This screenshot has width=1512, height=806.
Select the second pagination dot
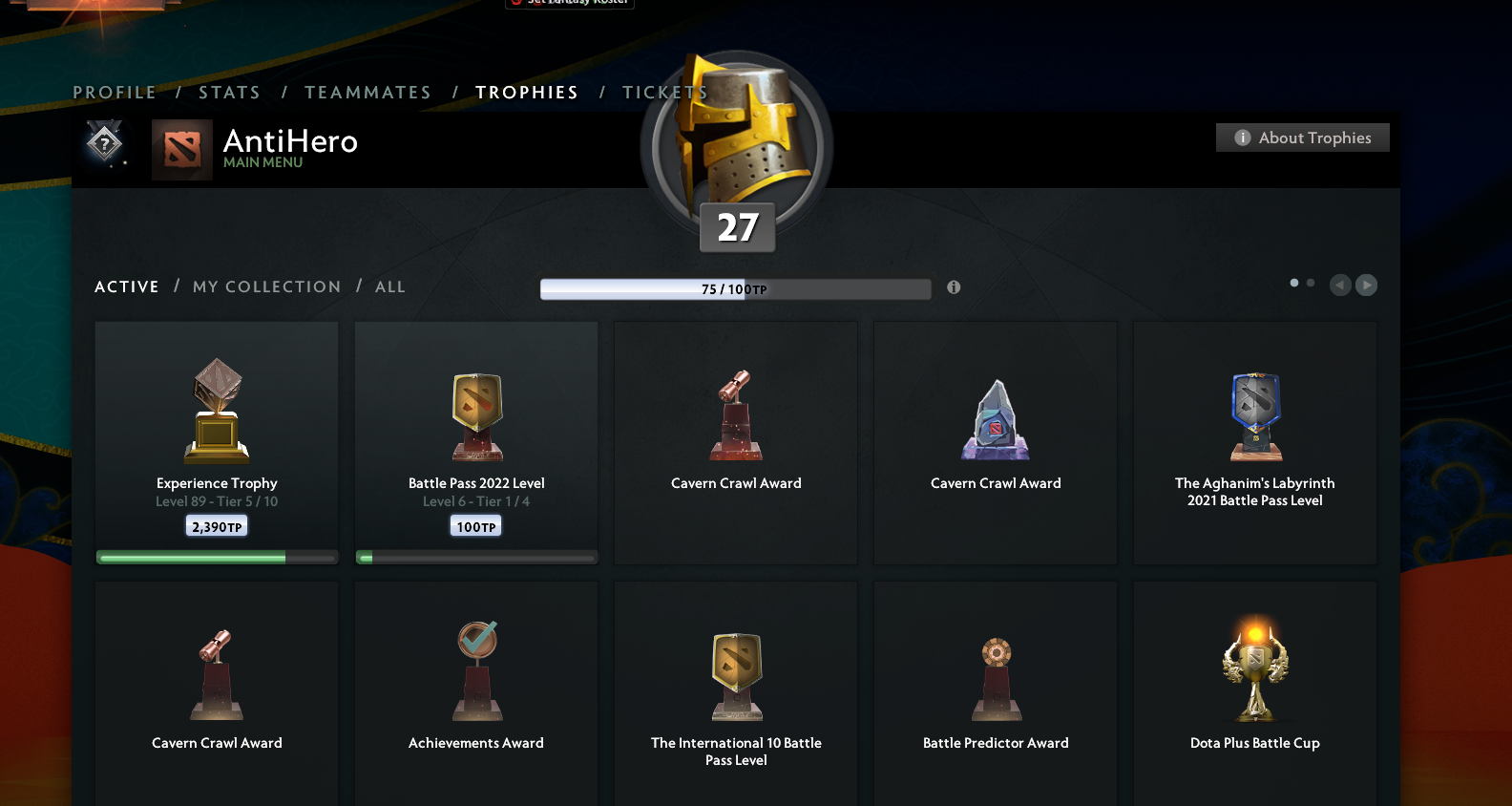point(1309,283)
